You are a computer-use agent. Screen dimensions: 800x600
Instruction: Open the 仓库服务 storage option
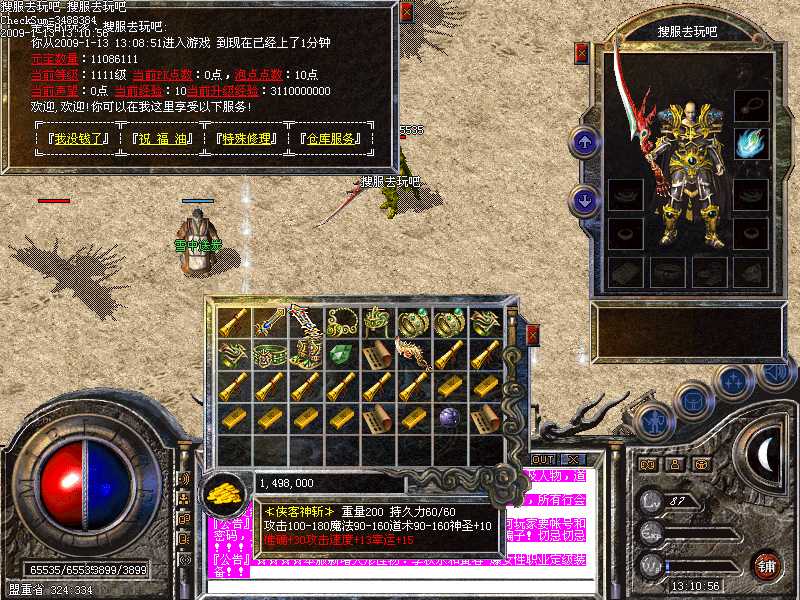coord(331,139)
